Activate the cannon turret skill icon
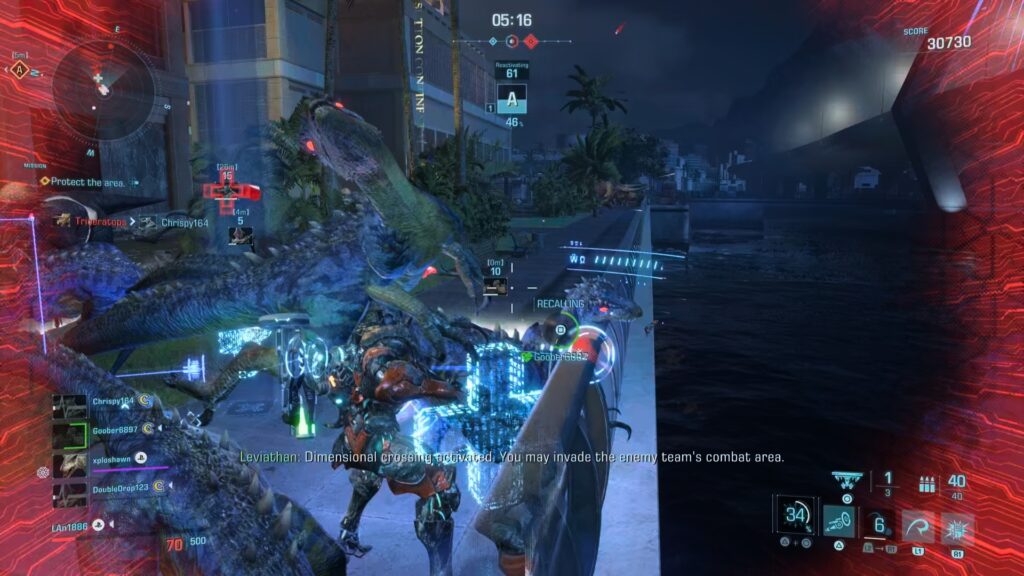1024x576 pixels. tap(838, 519)
